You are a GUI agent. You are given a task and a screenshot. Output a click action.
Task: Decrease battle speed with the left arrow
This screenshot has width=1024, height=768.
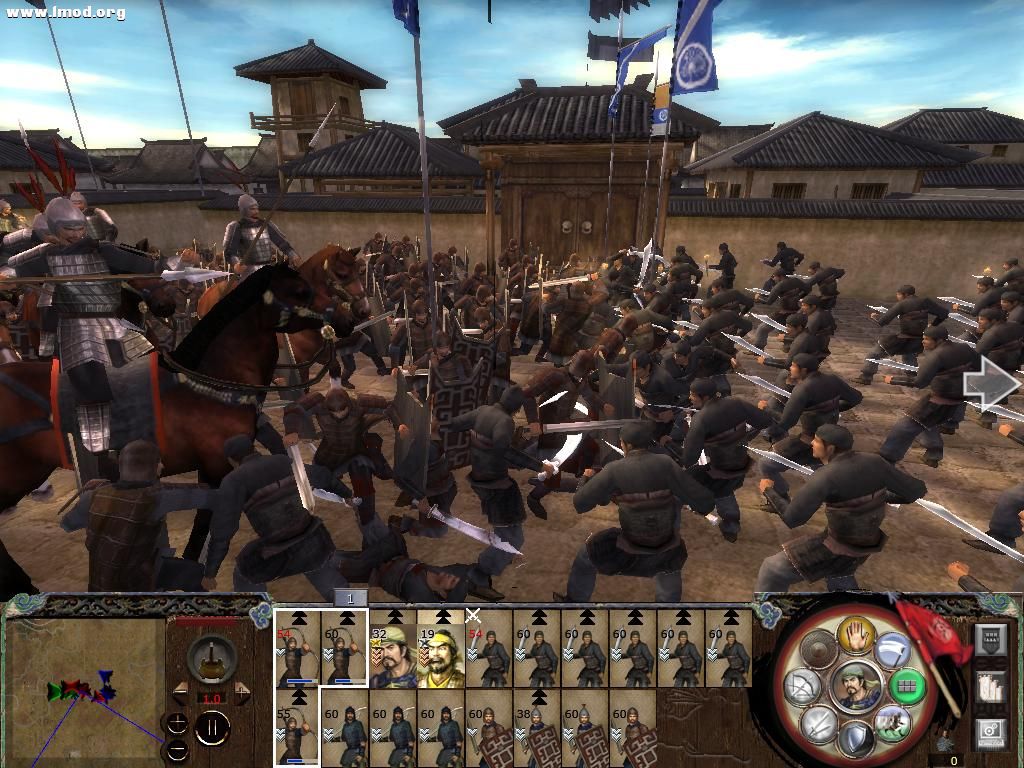[x=181, y=692]
